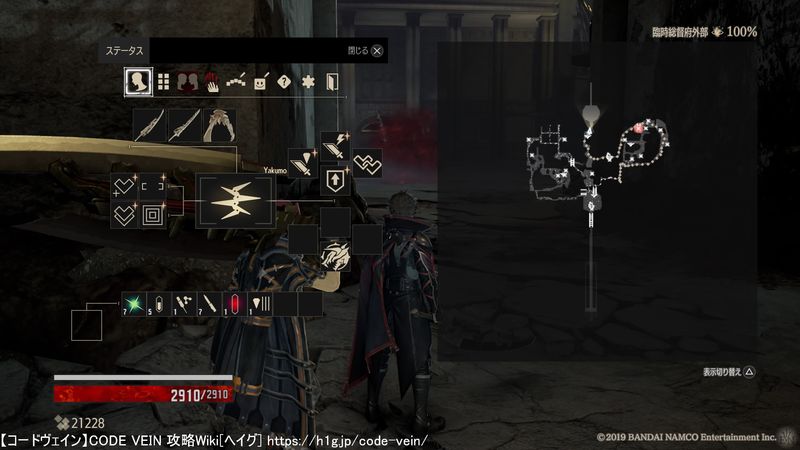Open the question mark help tab
Screen dimensions: 800x450
coord(284,82)
